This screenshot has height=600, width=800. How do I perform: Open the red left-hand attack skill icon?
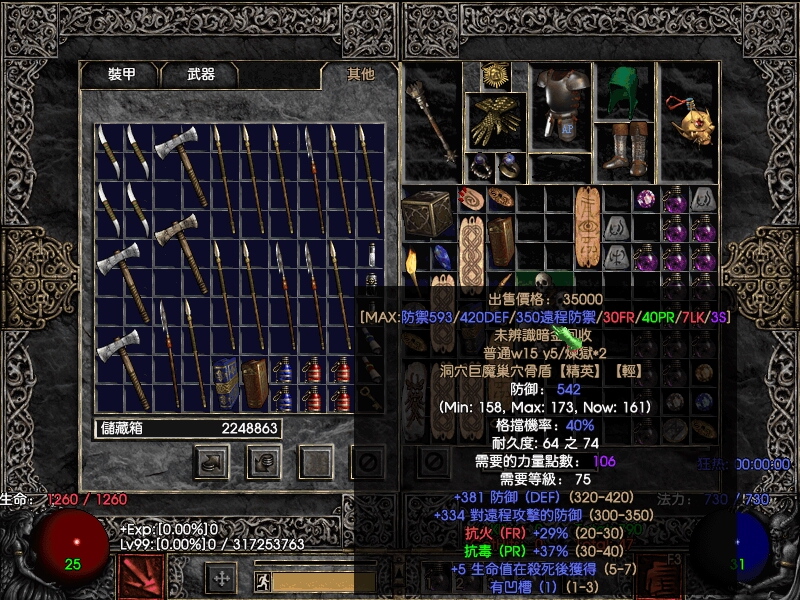point(141,576)
